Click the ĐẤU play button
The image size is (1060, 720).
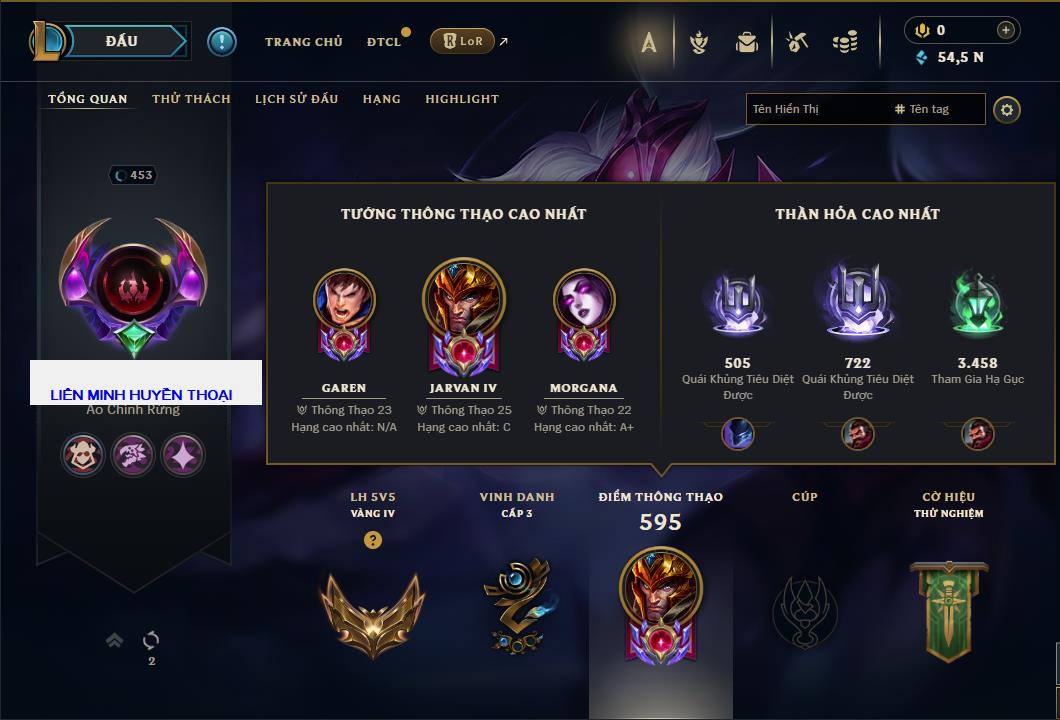pyautogui.click(x=122, y=41)
